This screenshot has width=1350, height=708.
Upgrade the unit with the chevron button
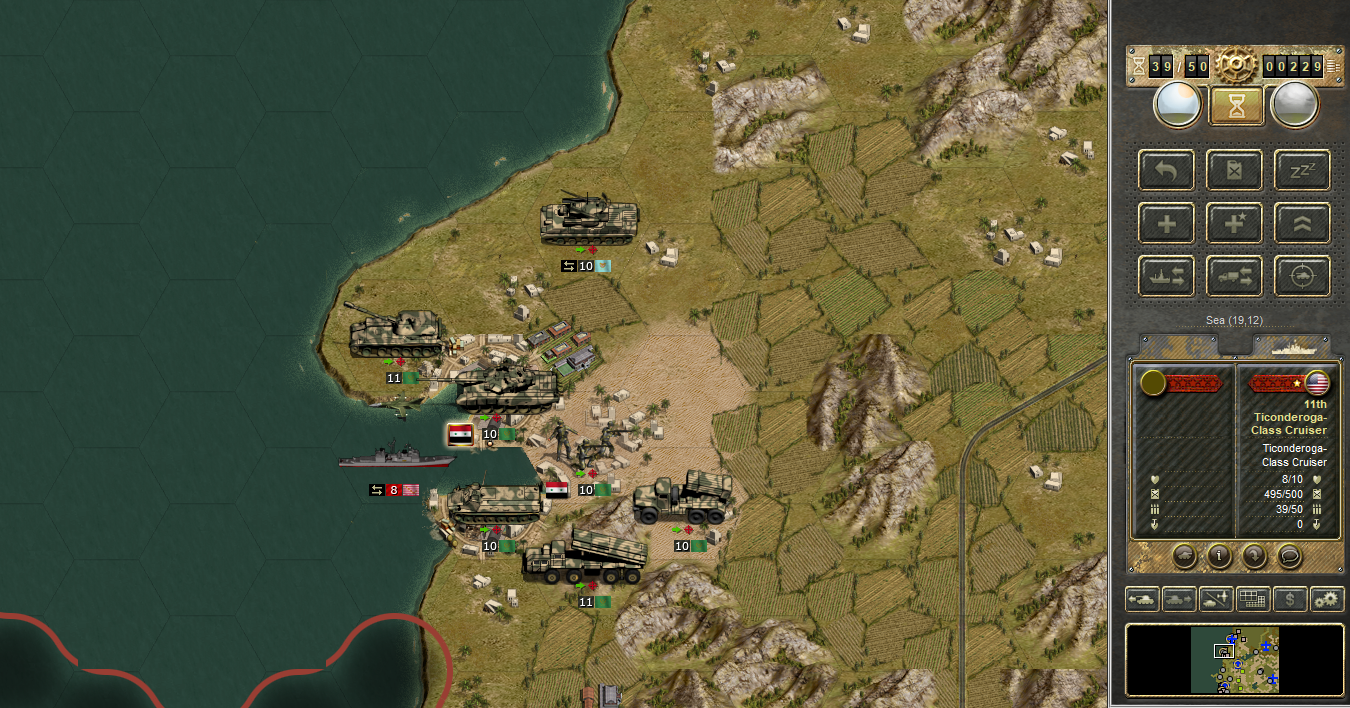pyautogui.click(x=1302, y=223)
